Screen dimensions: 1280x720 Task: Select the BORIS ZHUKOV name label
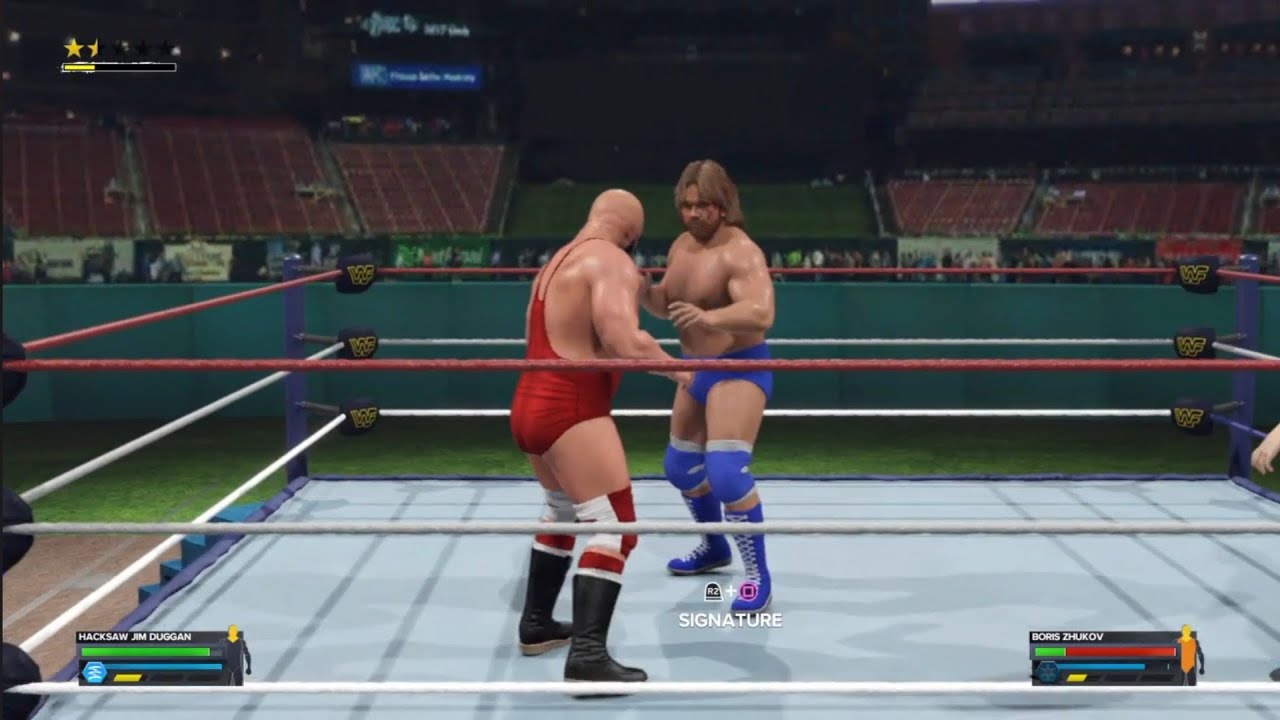tap(1067, 636)
